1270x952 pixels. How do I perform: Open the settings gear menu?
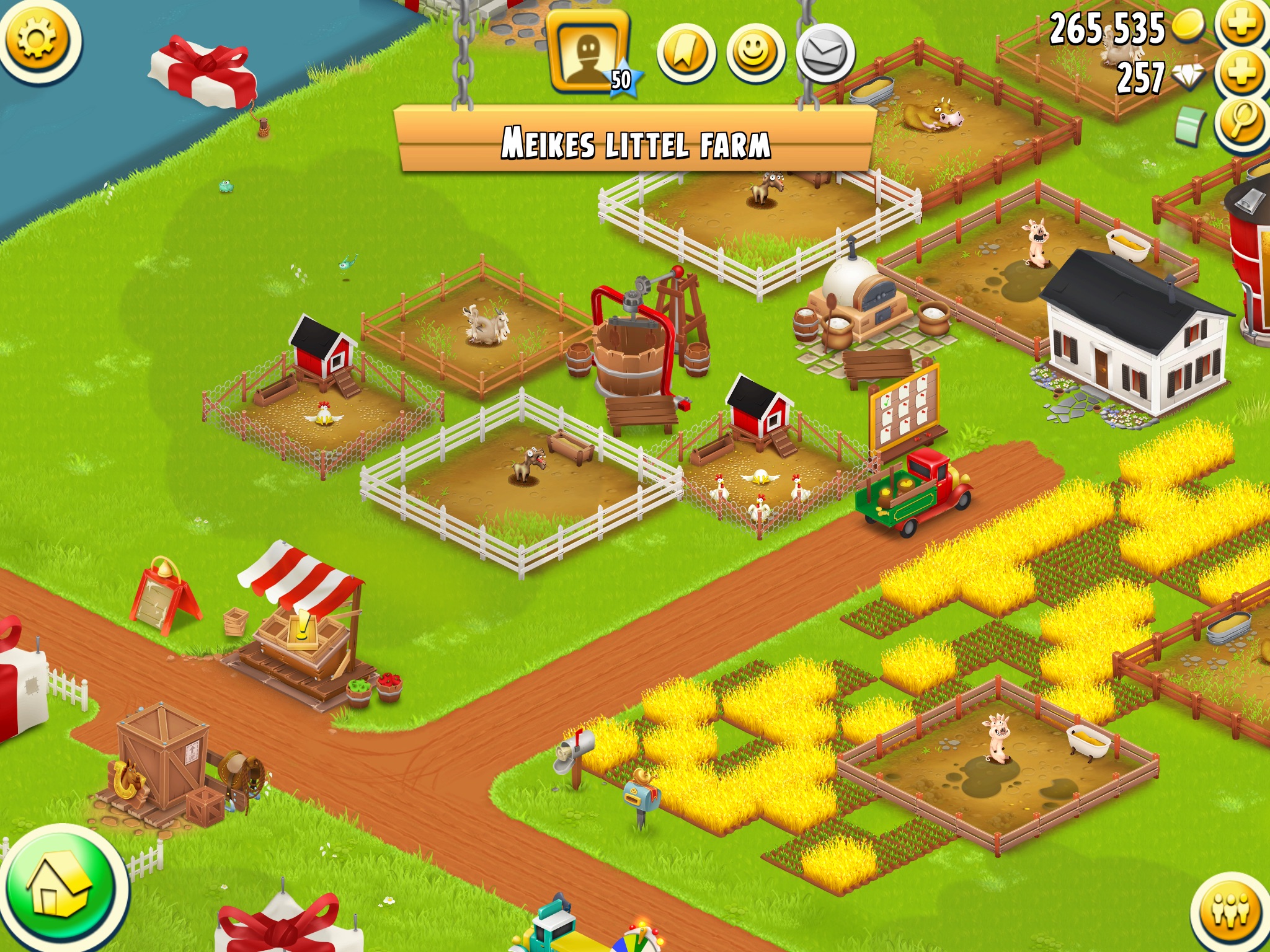point(37,40)
